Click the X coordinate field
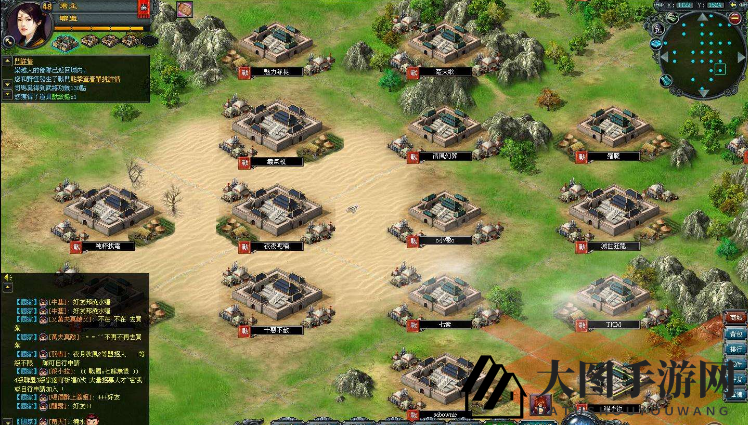The height and width of the screenshot is (425, 748). (x=684, y=5)
